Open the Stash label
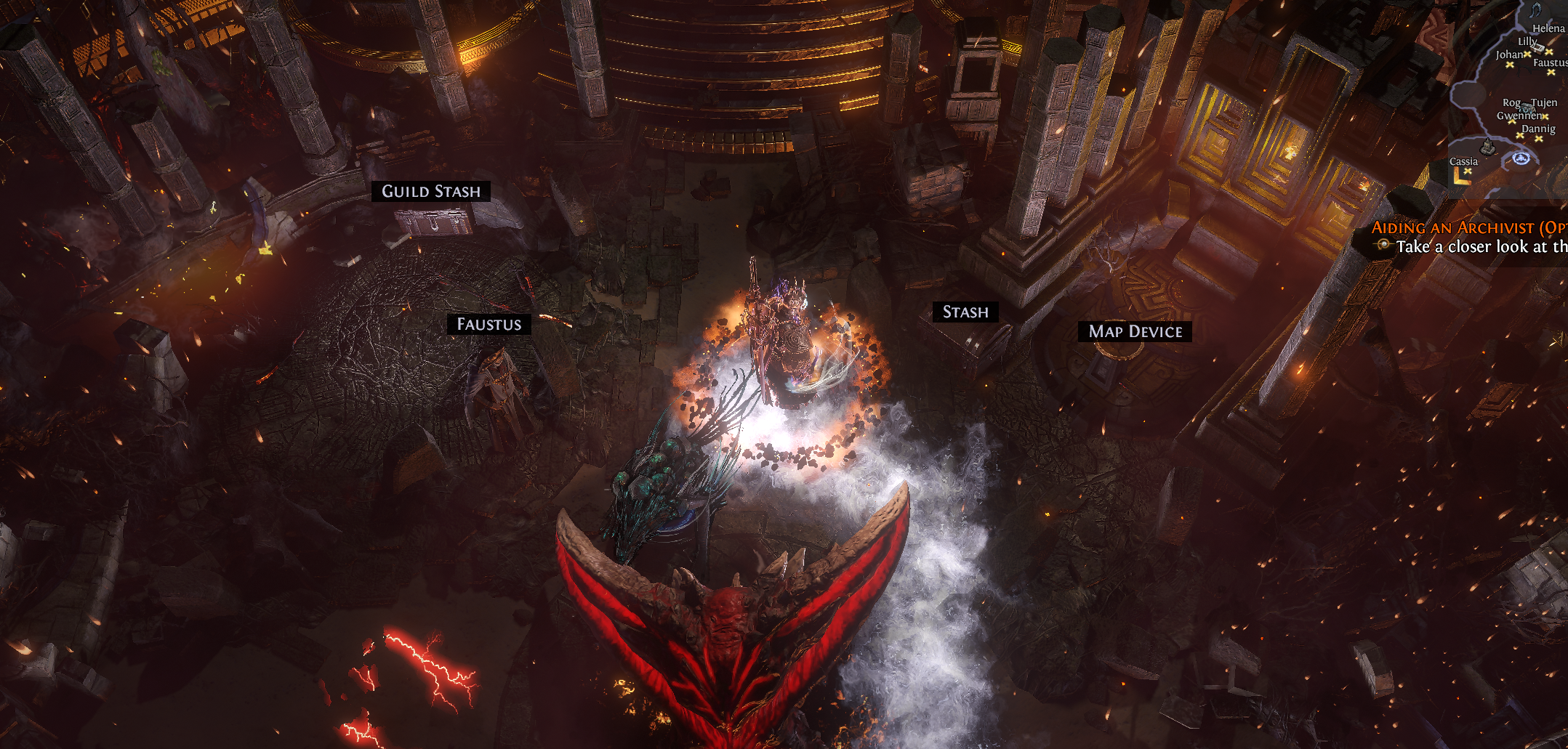Screen dimensions: 1568x749 point(965,312)
